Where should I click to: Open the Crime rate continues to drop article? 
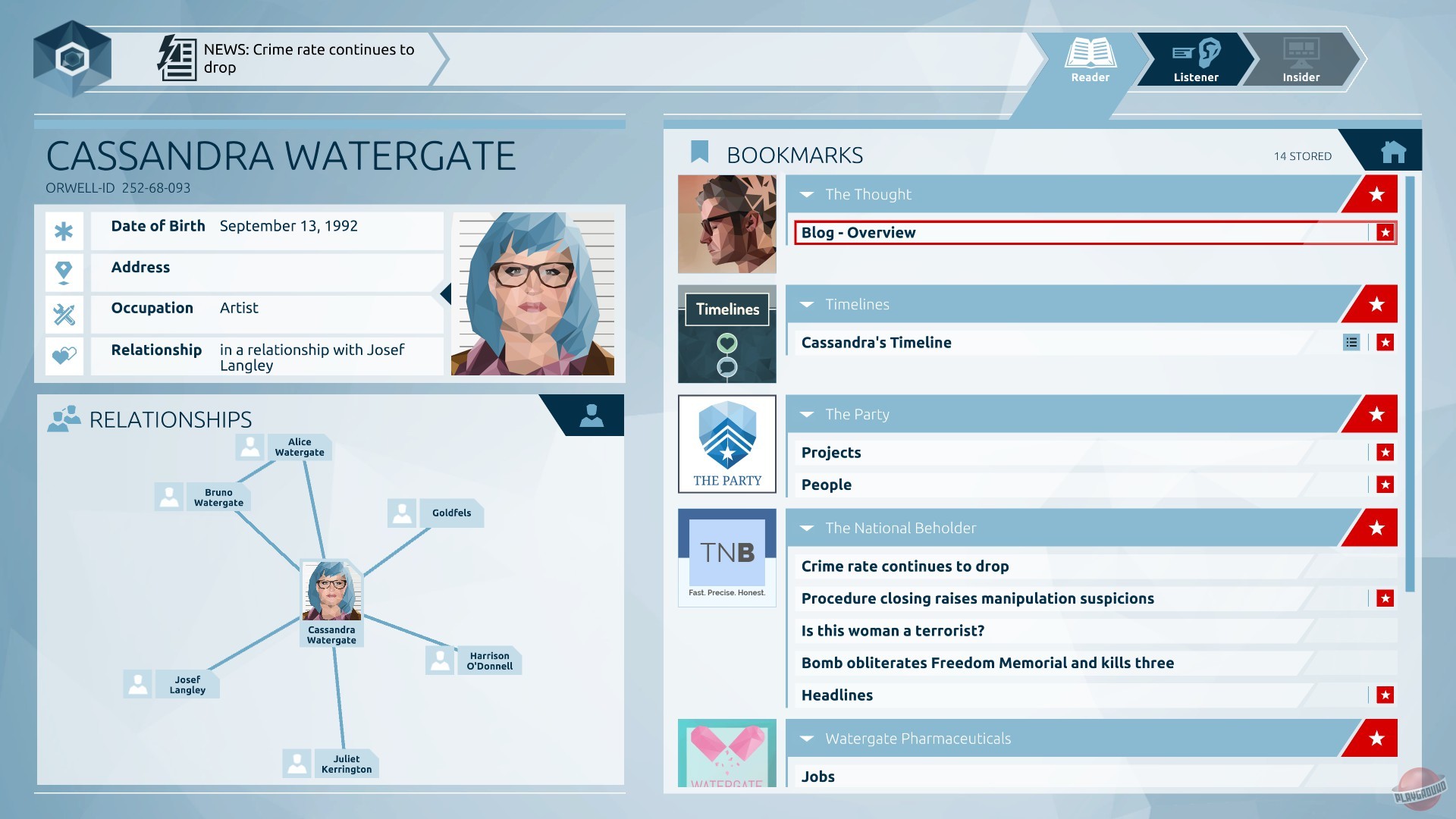905,566
